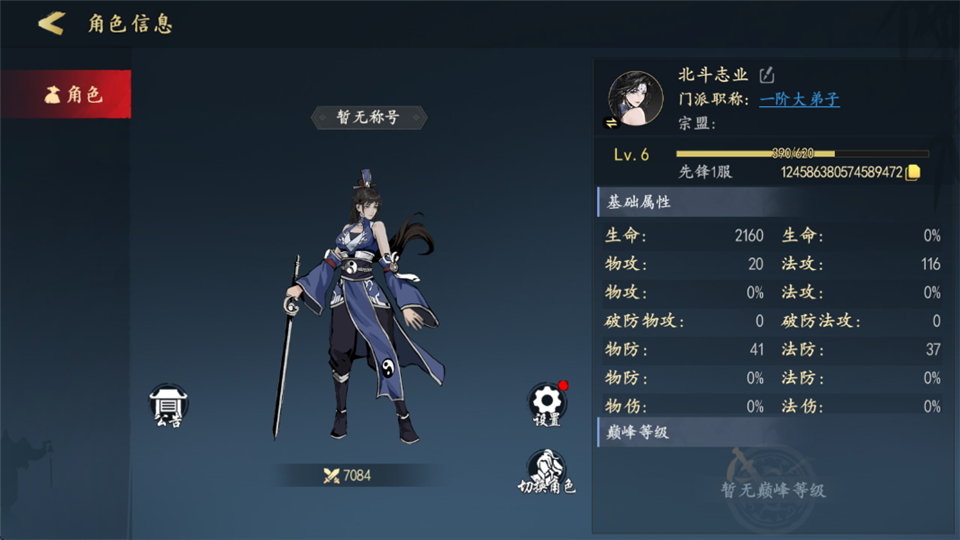Open the 公告 announcements icon
The height and width of the screenshot is (540, 960).
tap(168, 406)
